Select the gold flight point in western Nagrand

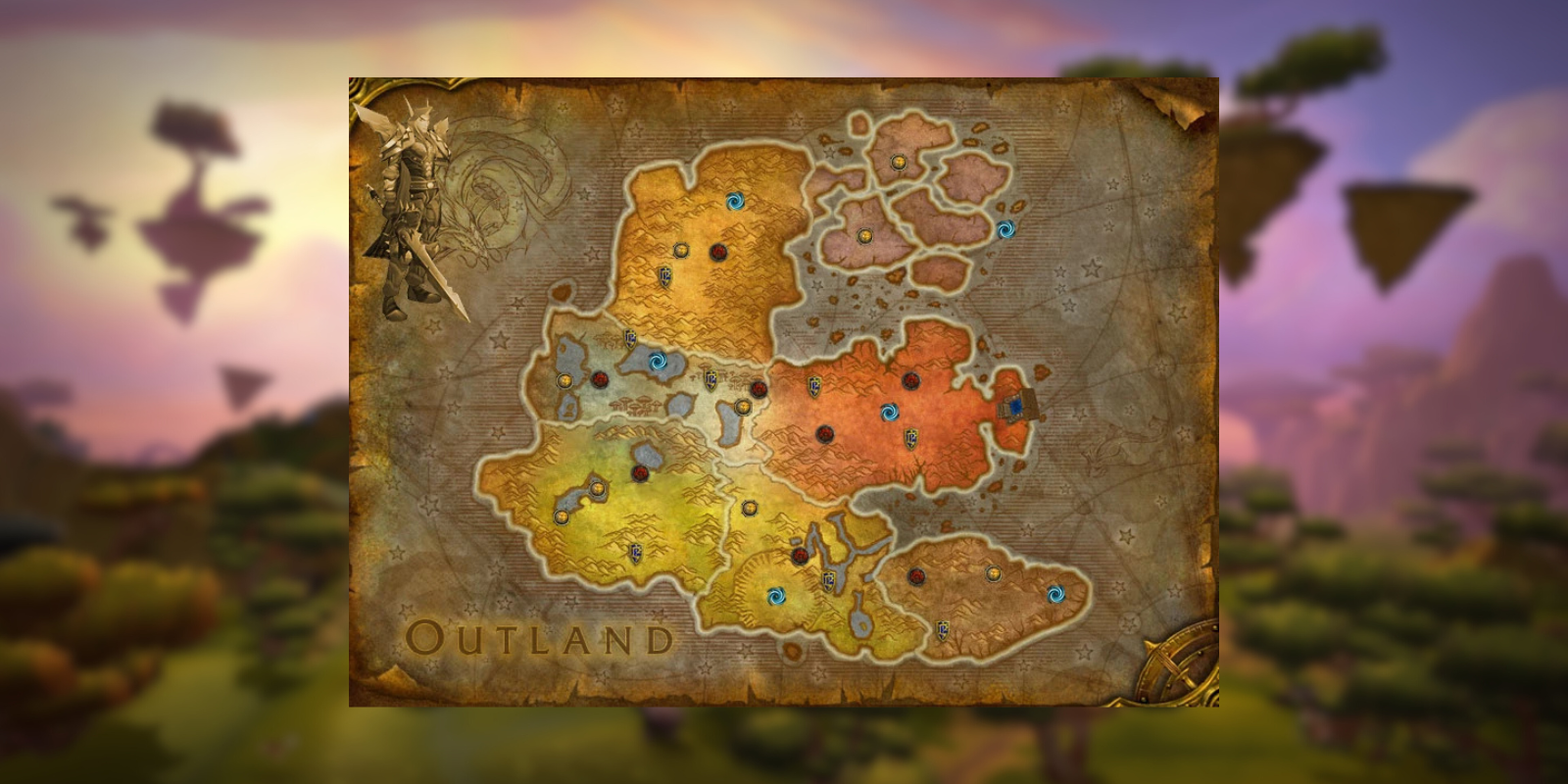click(561, 516)
